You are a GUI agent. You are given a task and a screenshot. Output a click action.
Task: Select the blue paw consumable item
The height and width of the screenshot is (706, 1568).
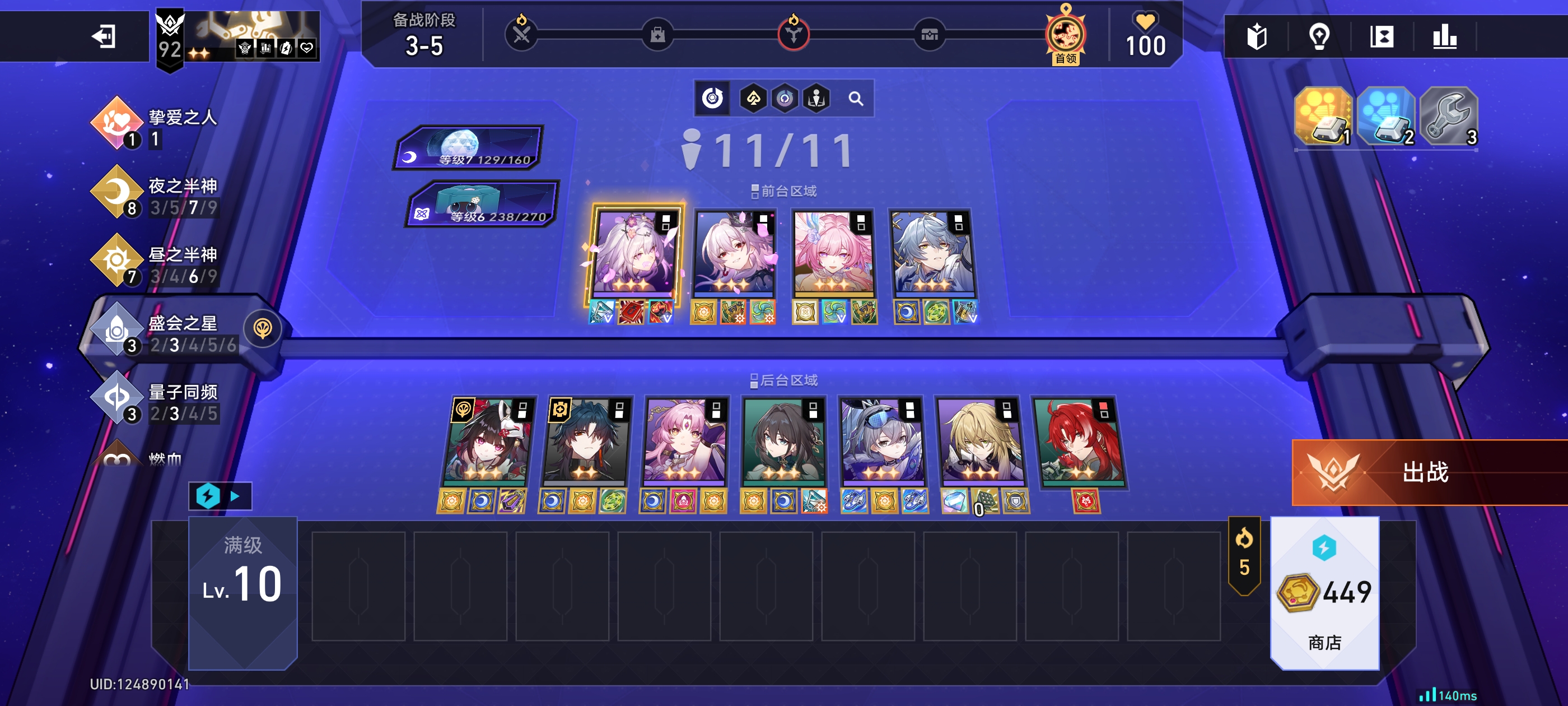tap(1385, 116)
